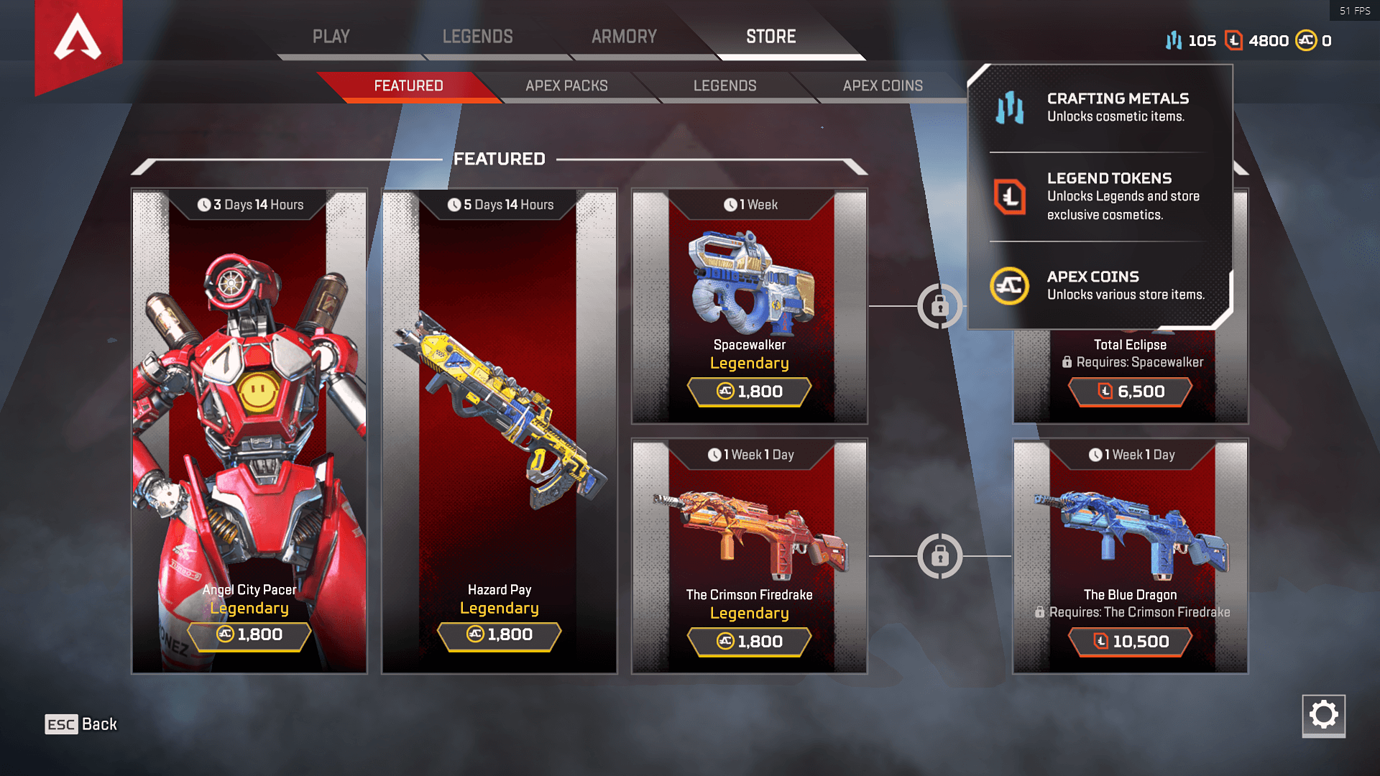Open the Legends main tab
This screenshot has width=1380, height=776.
(477, 37)
